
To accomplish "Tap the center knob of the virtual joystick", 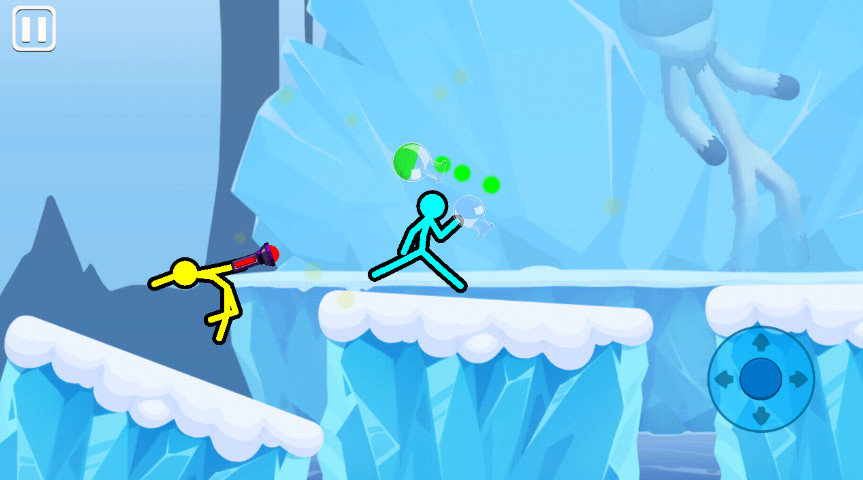I will pos(760,378).
